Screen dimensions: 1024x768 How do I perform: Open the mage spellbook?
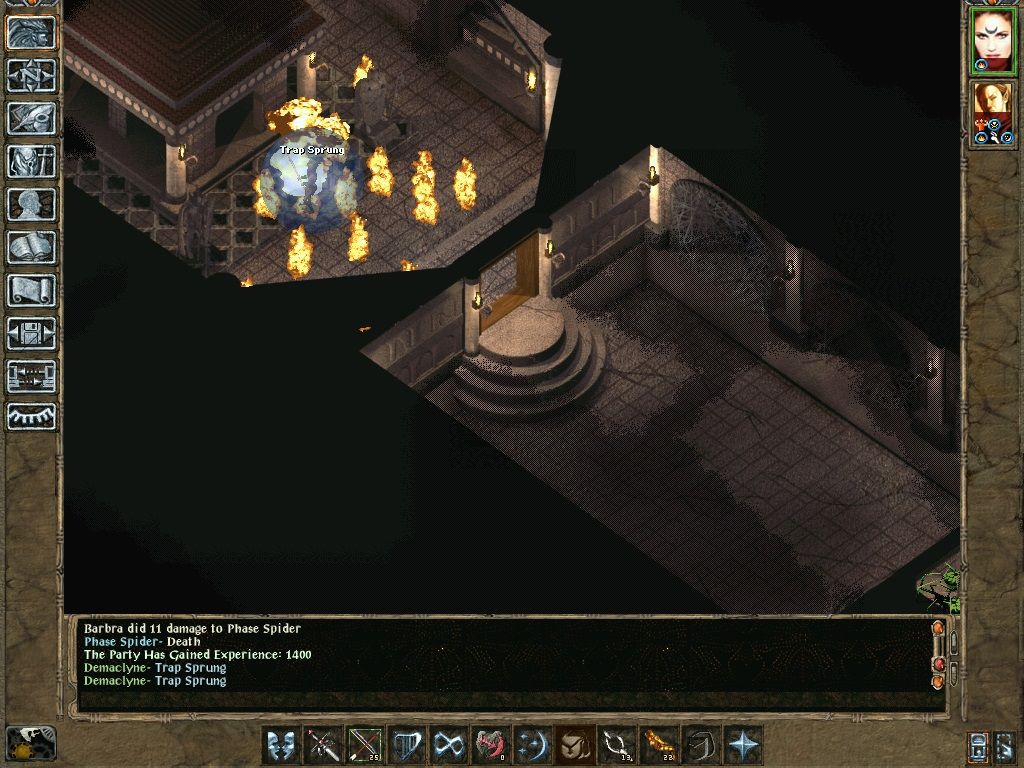(31, 247)
